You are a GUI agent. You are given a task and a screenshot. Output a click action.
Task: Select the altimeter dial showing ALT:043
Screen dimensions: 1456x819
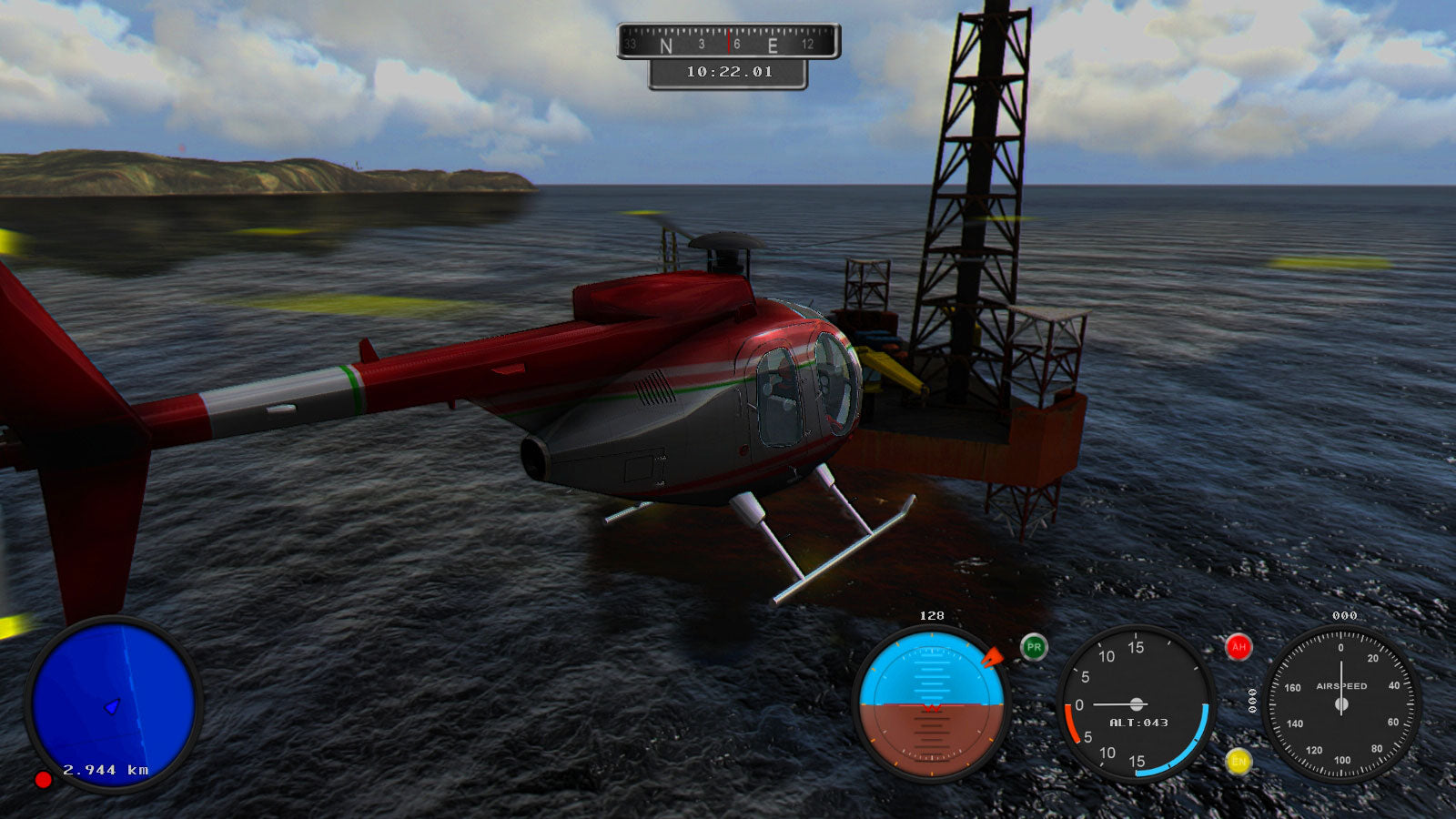pos(1136,703)
